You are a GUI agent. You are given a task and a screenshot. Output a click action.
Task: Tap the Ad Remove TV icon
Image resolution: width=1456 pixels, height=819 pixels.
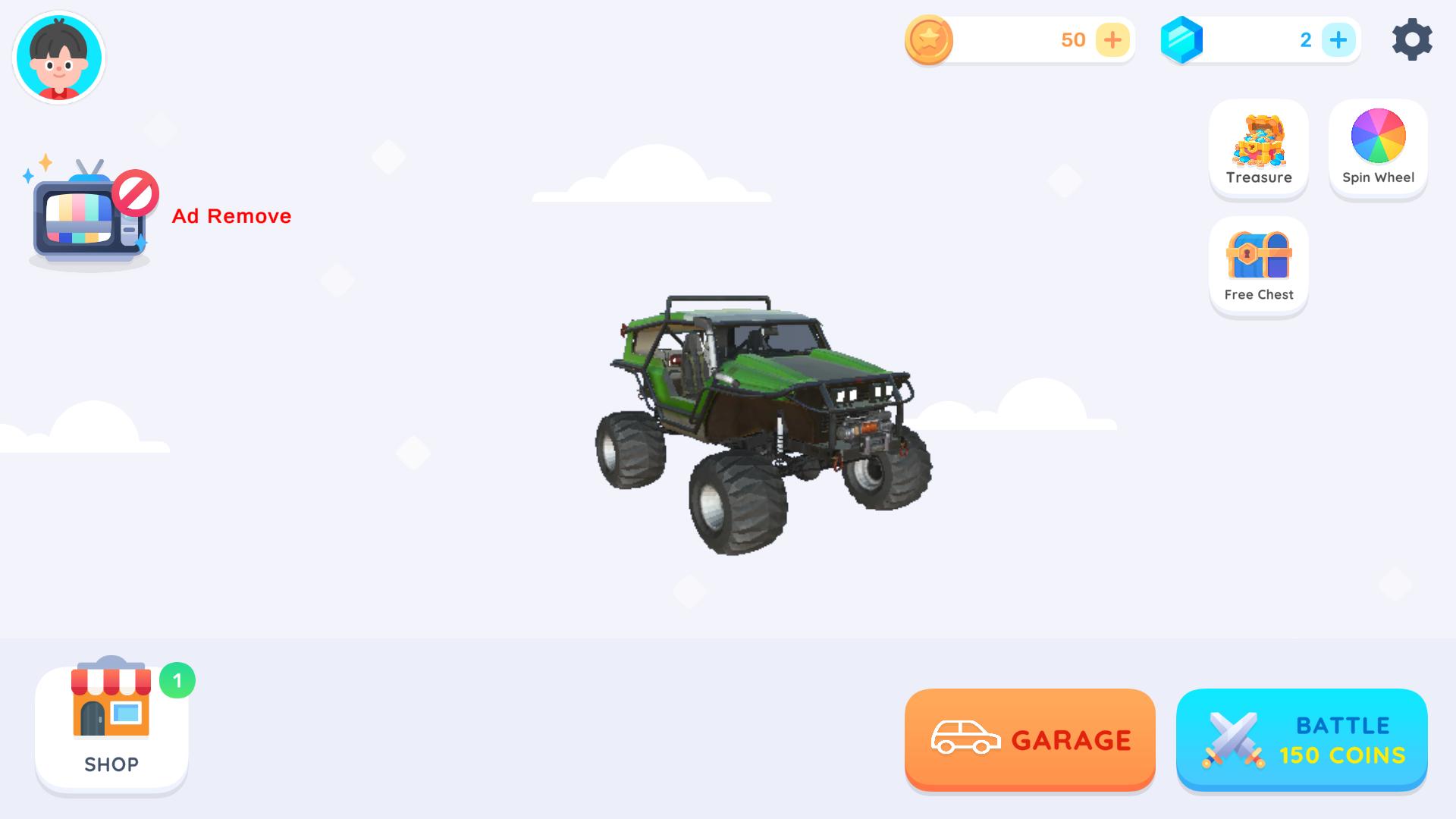[89, 215]
